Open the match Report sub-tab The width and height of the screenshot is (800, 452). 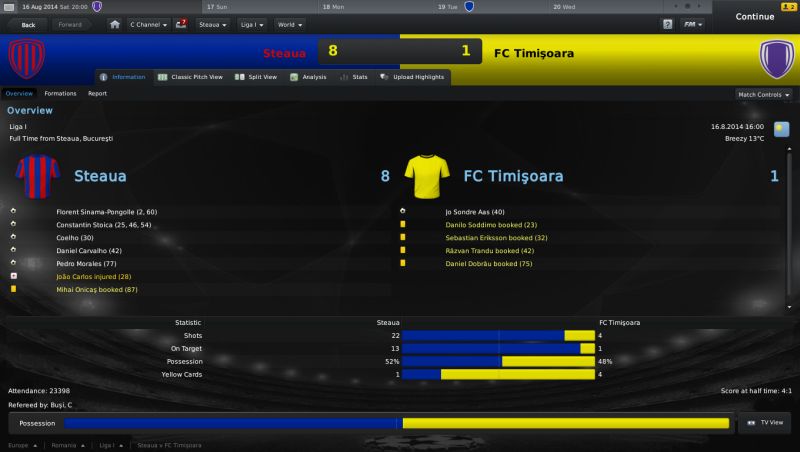click(97, 93)
